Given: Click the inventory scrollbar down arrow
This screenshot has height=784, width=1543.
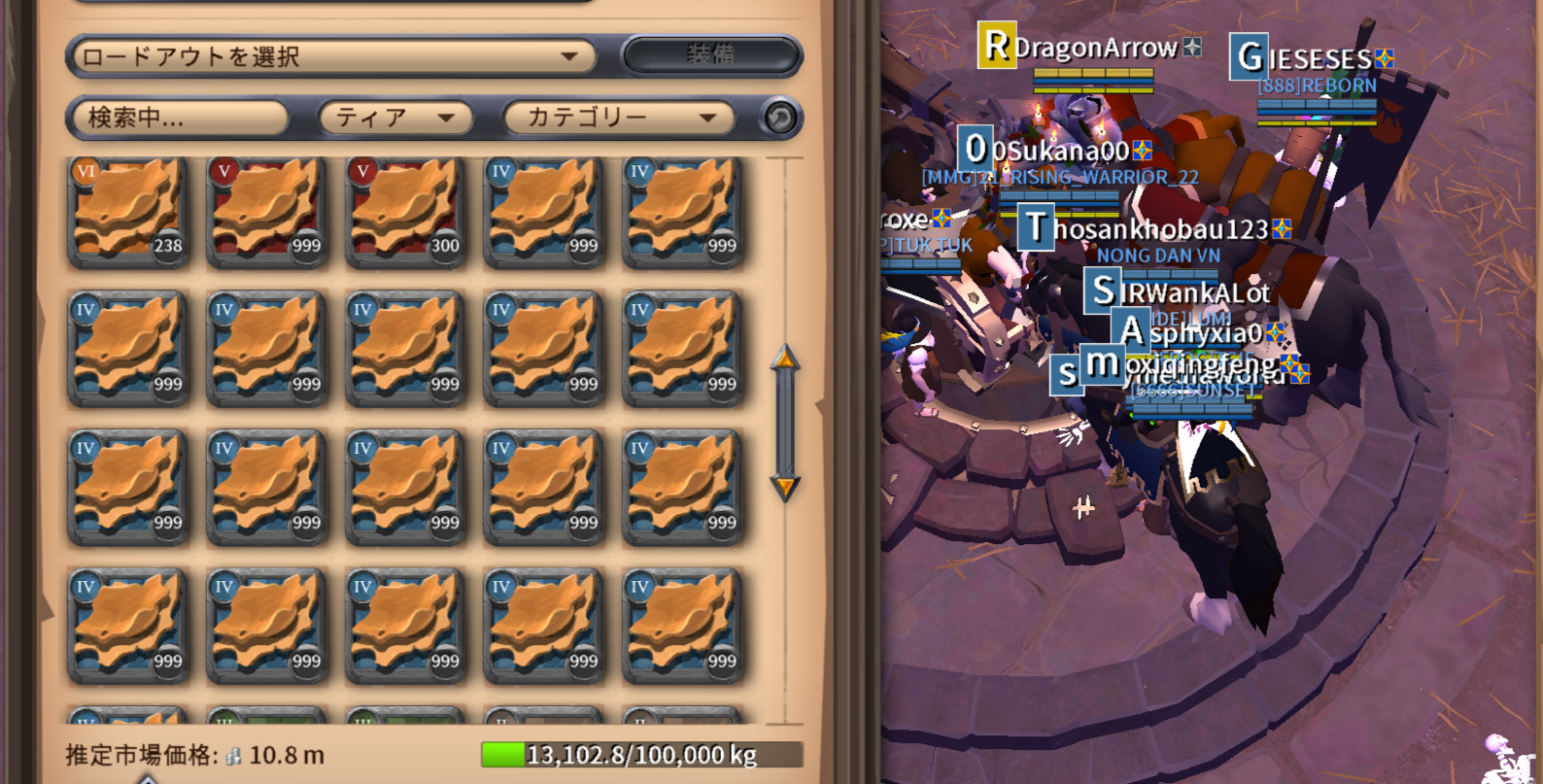Looking at the screenshot, I should pos(785,486).
